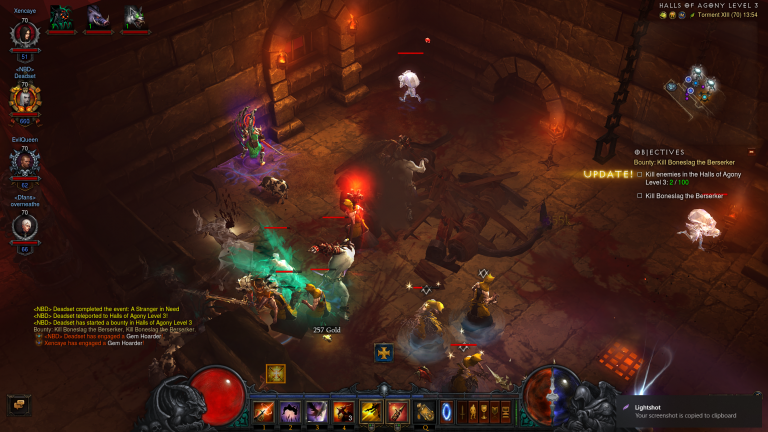Image resolution: width=768 pixels, height=432 pixels.
Task: Activate the right mouse button skill
Action: click(397, 411)
